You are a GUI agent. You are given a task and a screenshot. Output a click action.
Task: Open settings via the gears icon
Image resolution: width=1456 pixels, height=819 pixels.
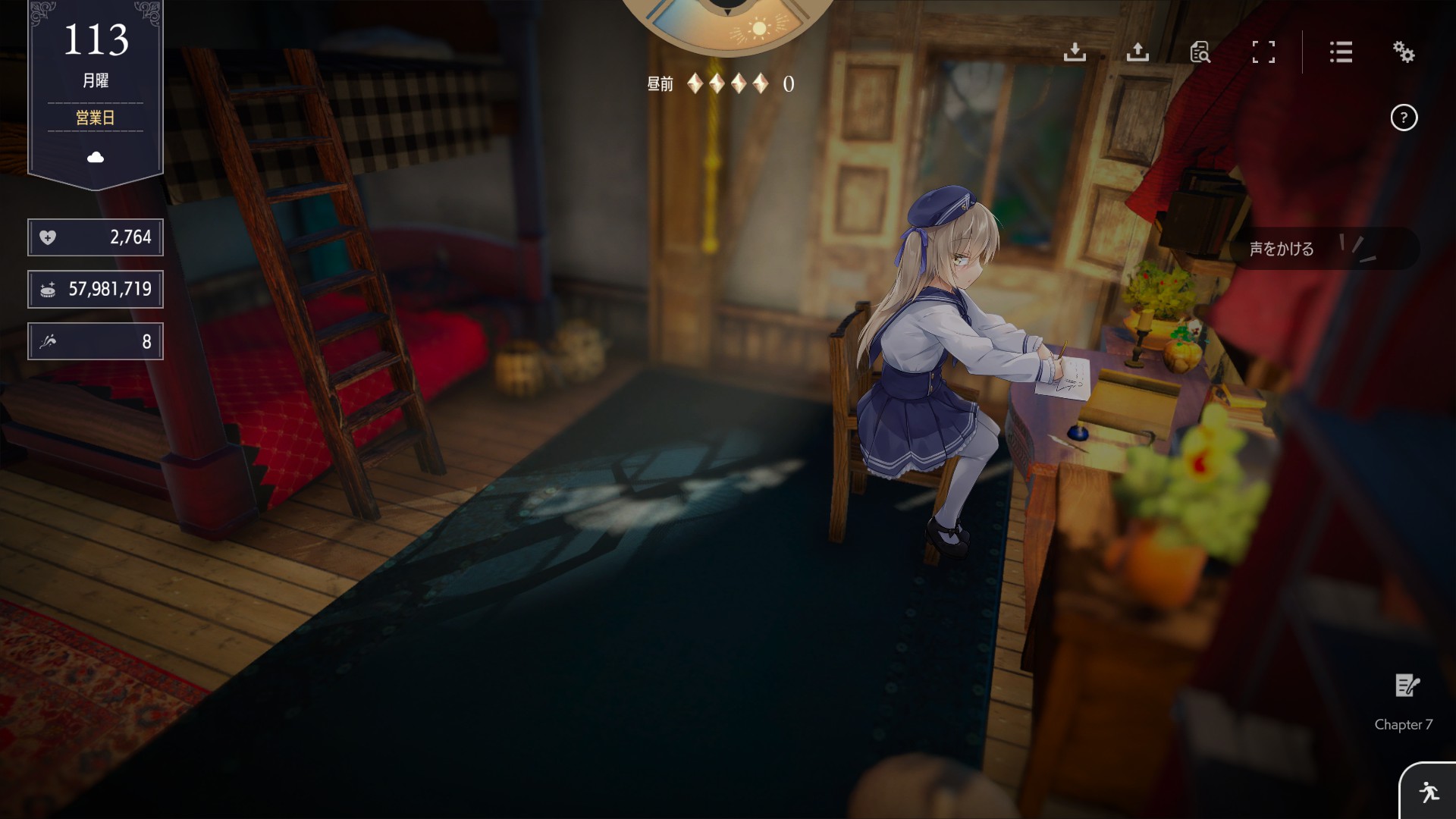[x=1404, y=52]
